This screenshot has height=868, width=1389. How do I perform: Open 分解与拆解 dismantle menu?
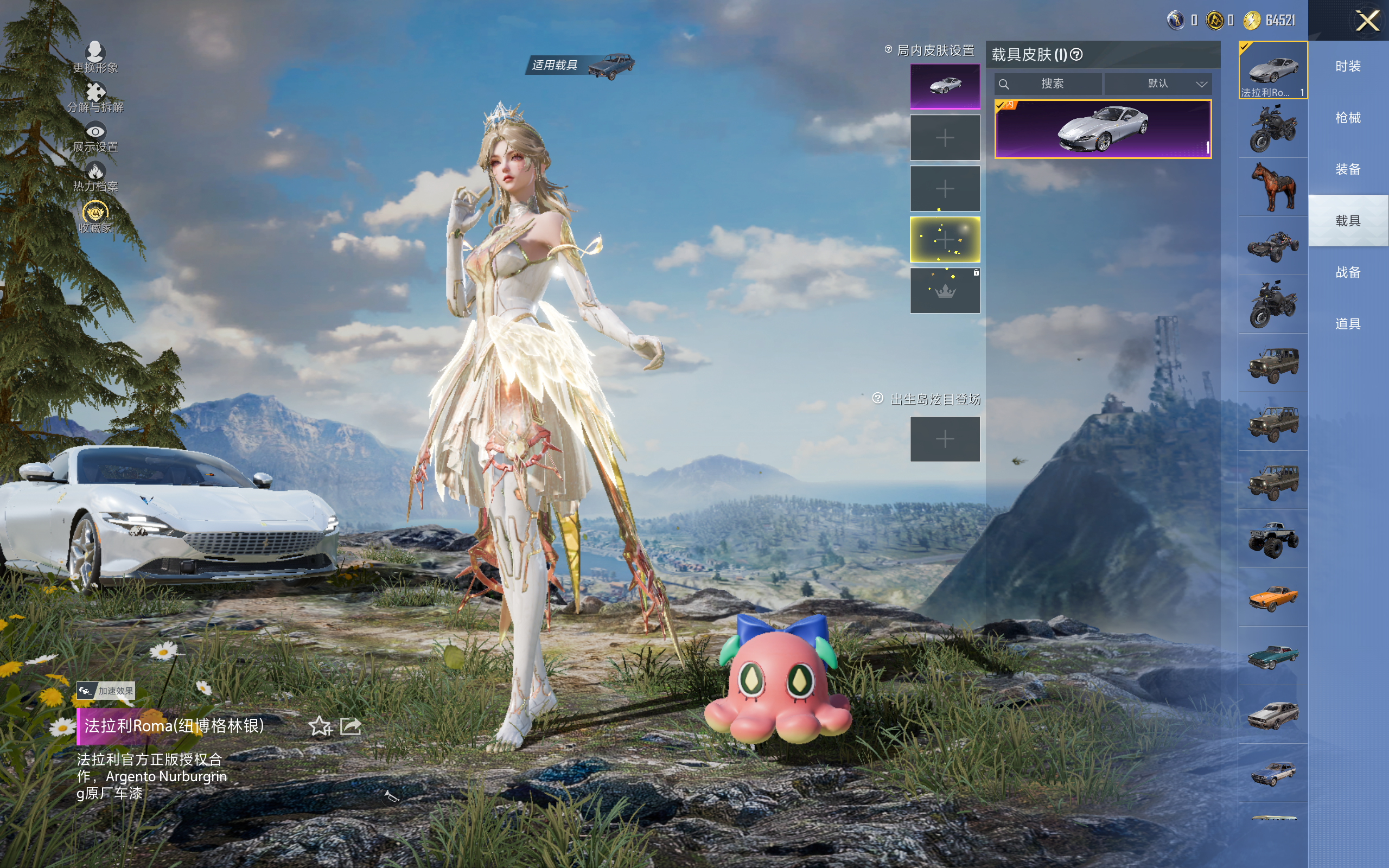[x=95, y=98]
